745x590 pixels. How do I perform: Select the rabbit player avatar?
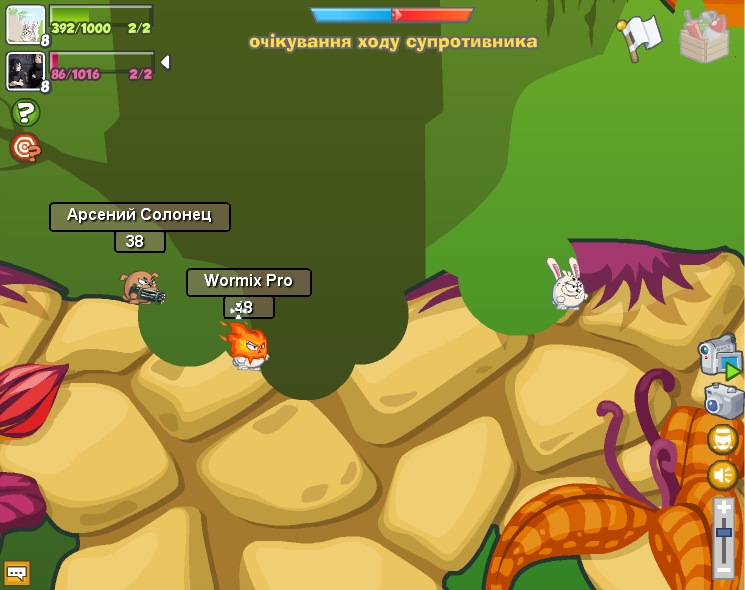click(25, 24)
